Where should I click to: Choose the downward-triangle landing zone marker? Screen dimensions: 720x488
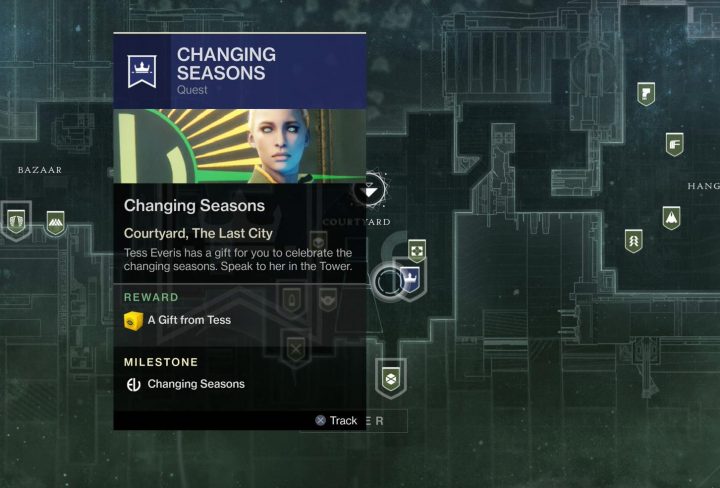coord(373,187)
